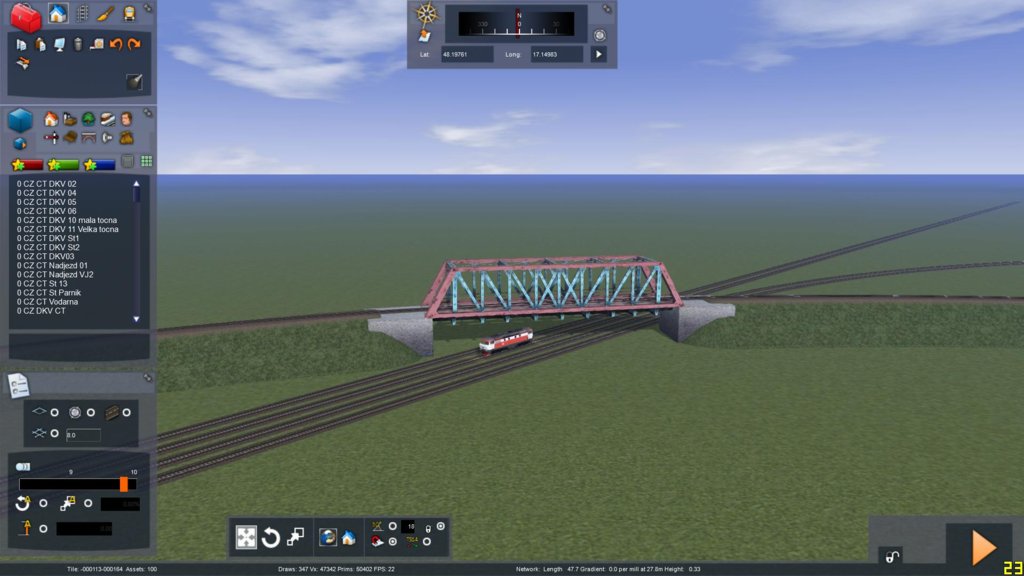The width and height of the screenshot is (1024, 576).
Task: Select the house object category icon
Action: pos(51,119)
